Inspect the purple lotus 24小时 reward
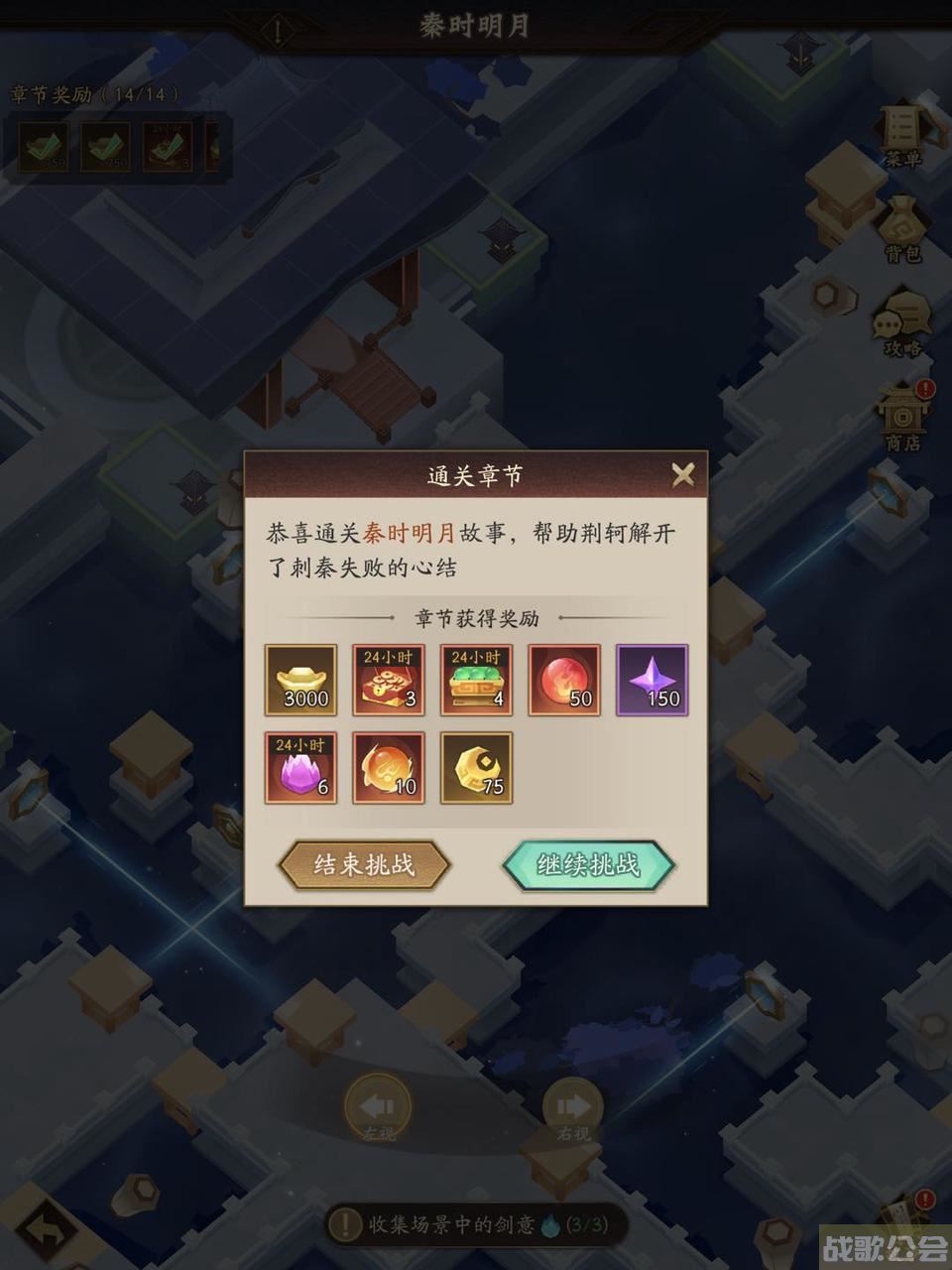 [x=300, y=768]
